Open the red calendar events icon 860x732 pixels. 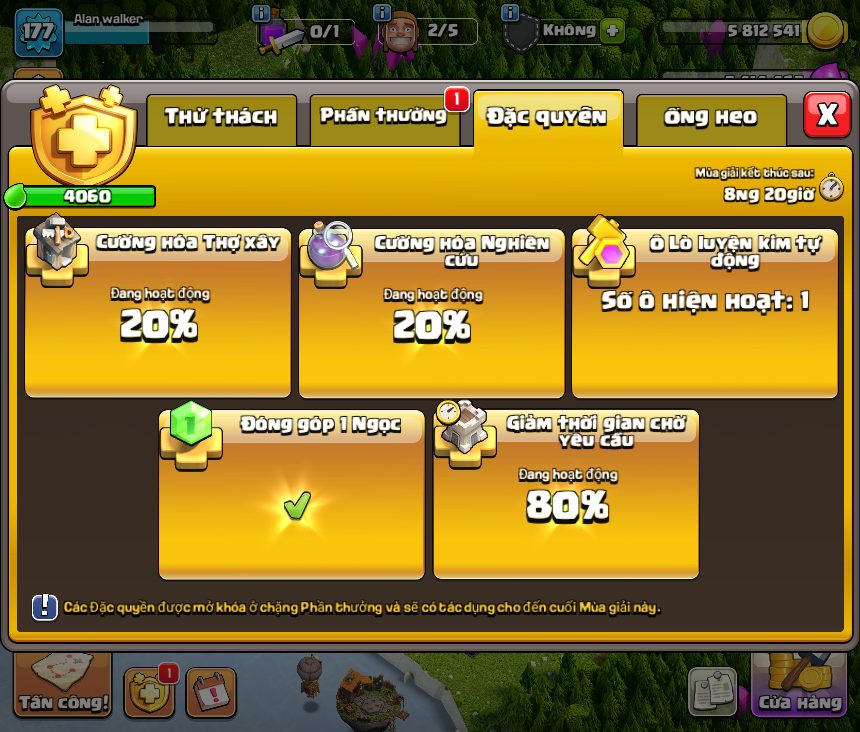[211, 693]
